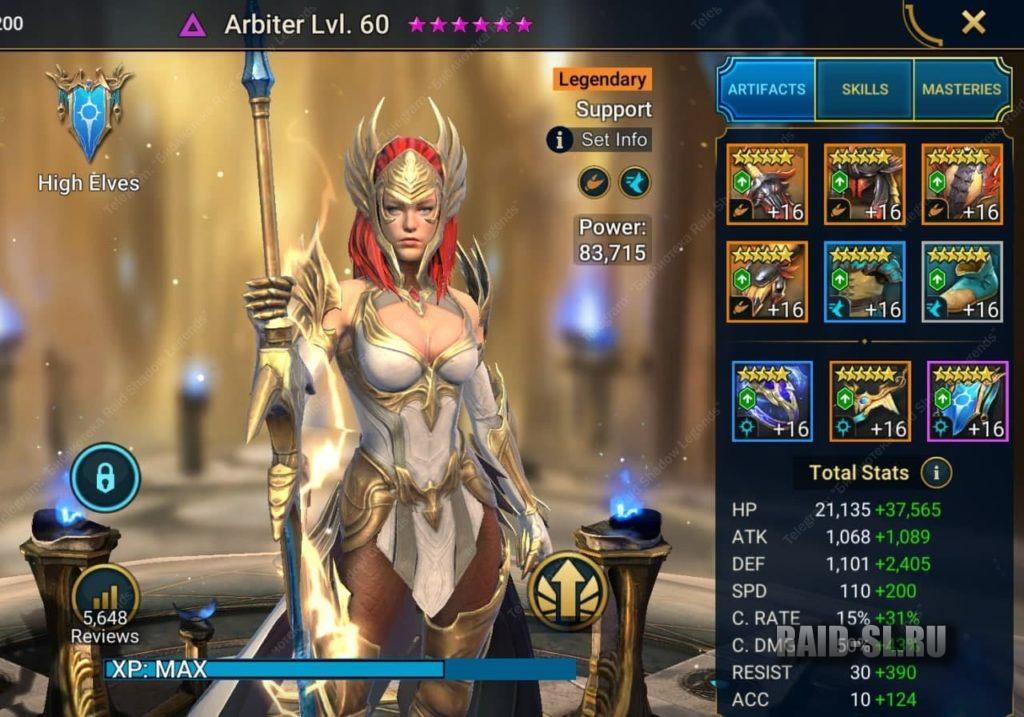Switch to the Skills tab
Image resolution: width=1024 pixels, height=717 pixels.
point(864,89)
